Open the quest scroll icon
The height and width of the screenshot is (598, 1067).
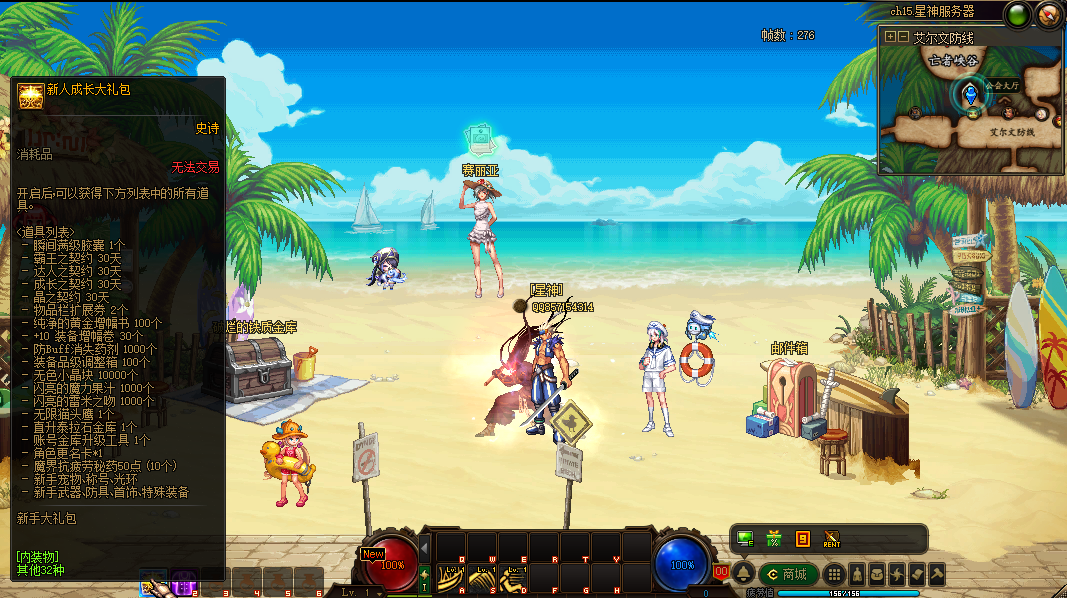[x=917, y=574]
